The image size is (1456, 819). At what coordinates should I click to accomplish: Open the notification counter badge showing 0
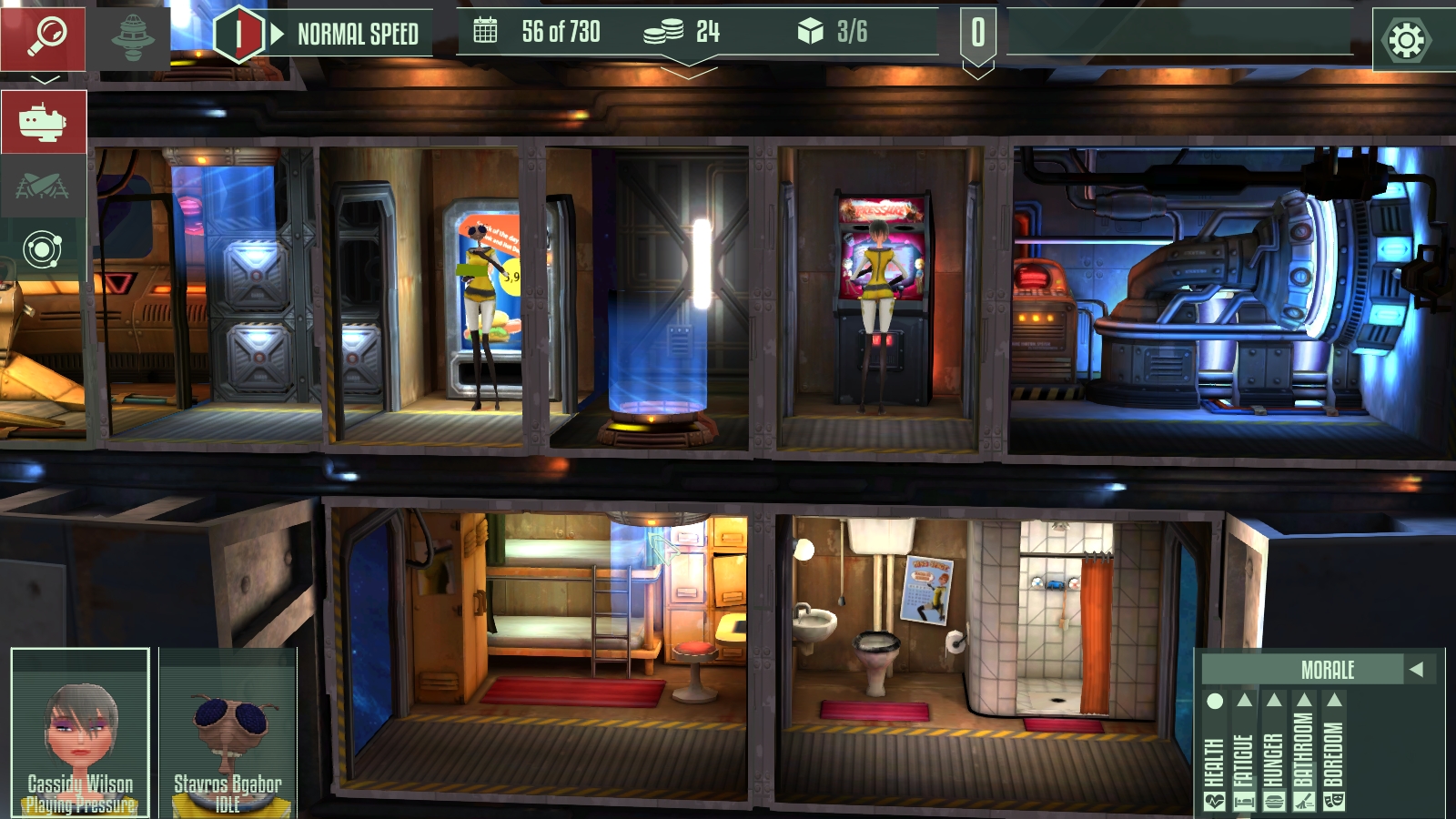coord(977,35)
